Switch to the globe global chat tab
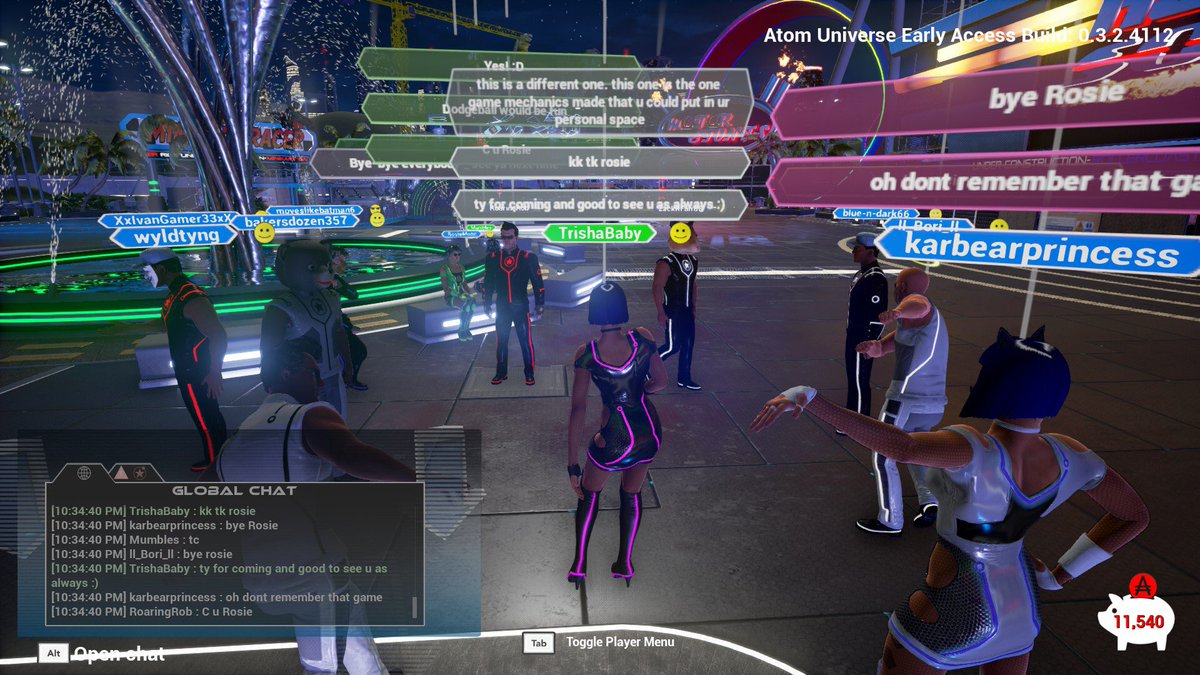The width and height of the screenshot is (1200, 675). click(x=84, y=472)
